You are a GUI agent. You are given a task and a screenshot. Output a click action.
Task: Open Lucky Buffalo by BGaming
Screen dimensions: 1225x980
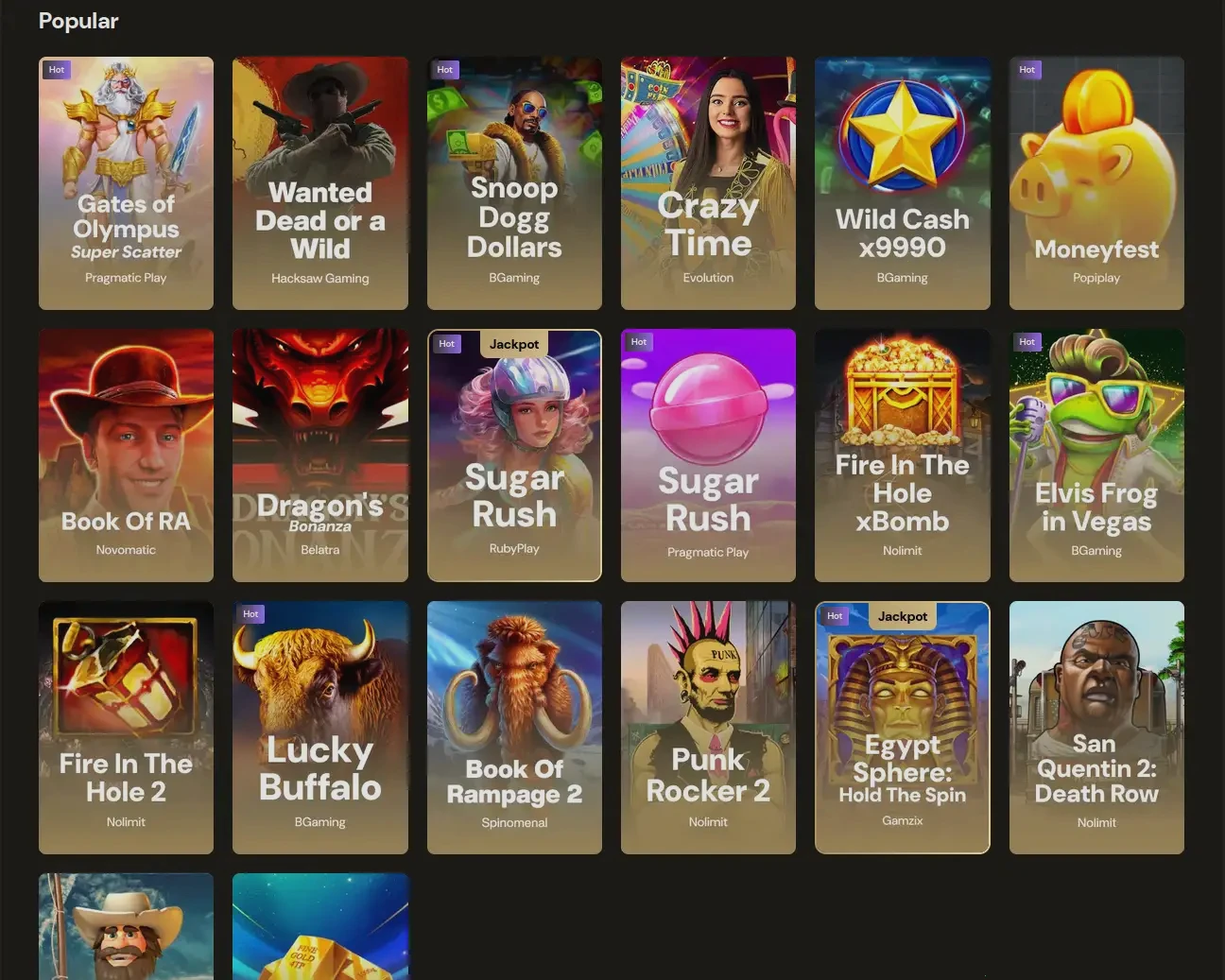[x=319, y=727]
